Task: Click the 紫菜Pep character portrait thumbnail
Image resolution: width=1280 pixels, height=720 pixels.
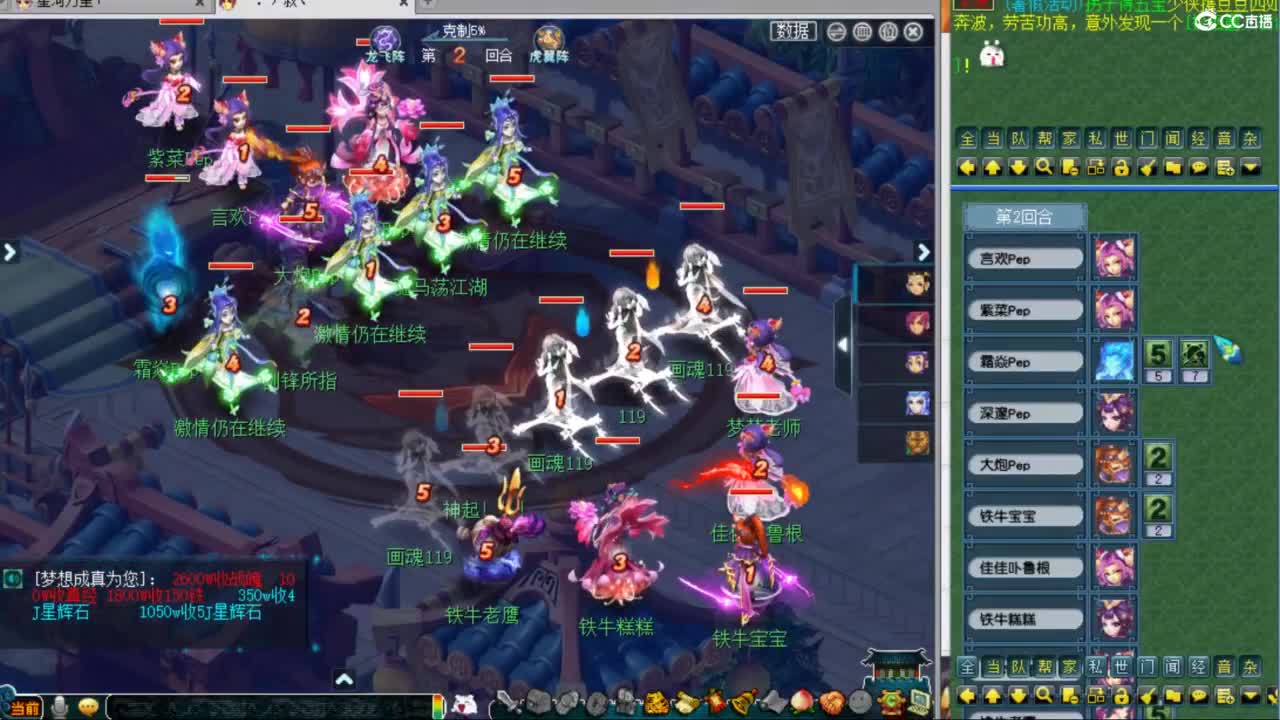Action: (1114, 310)
